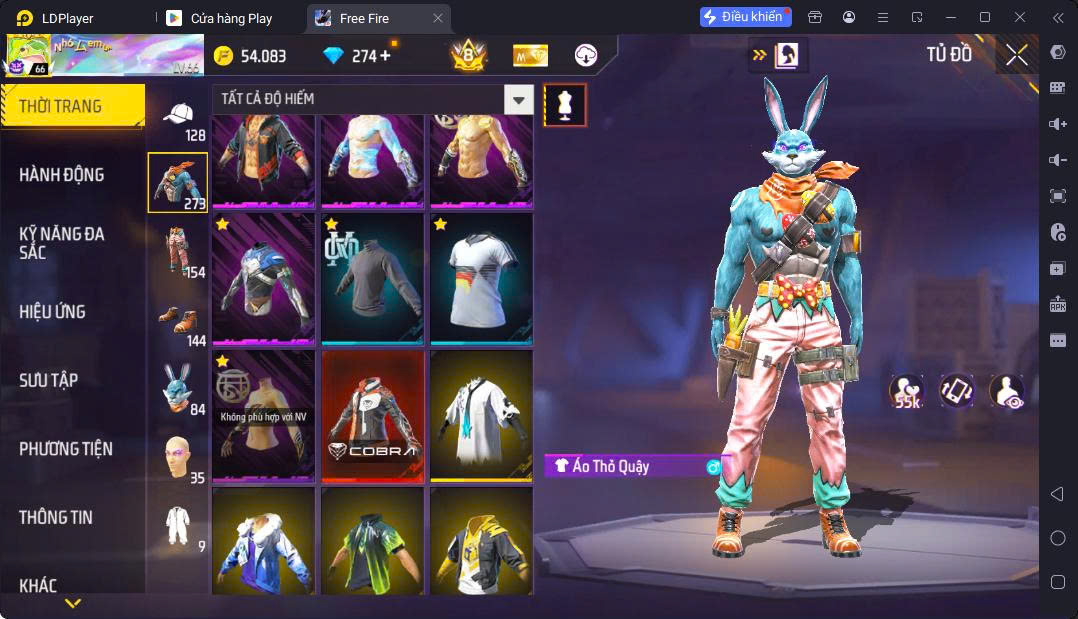Open the Hiệu Ứng section

coord(52,312)
